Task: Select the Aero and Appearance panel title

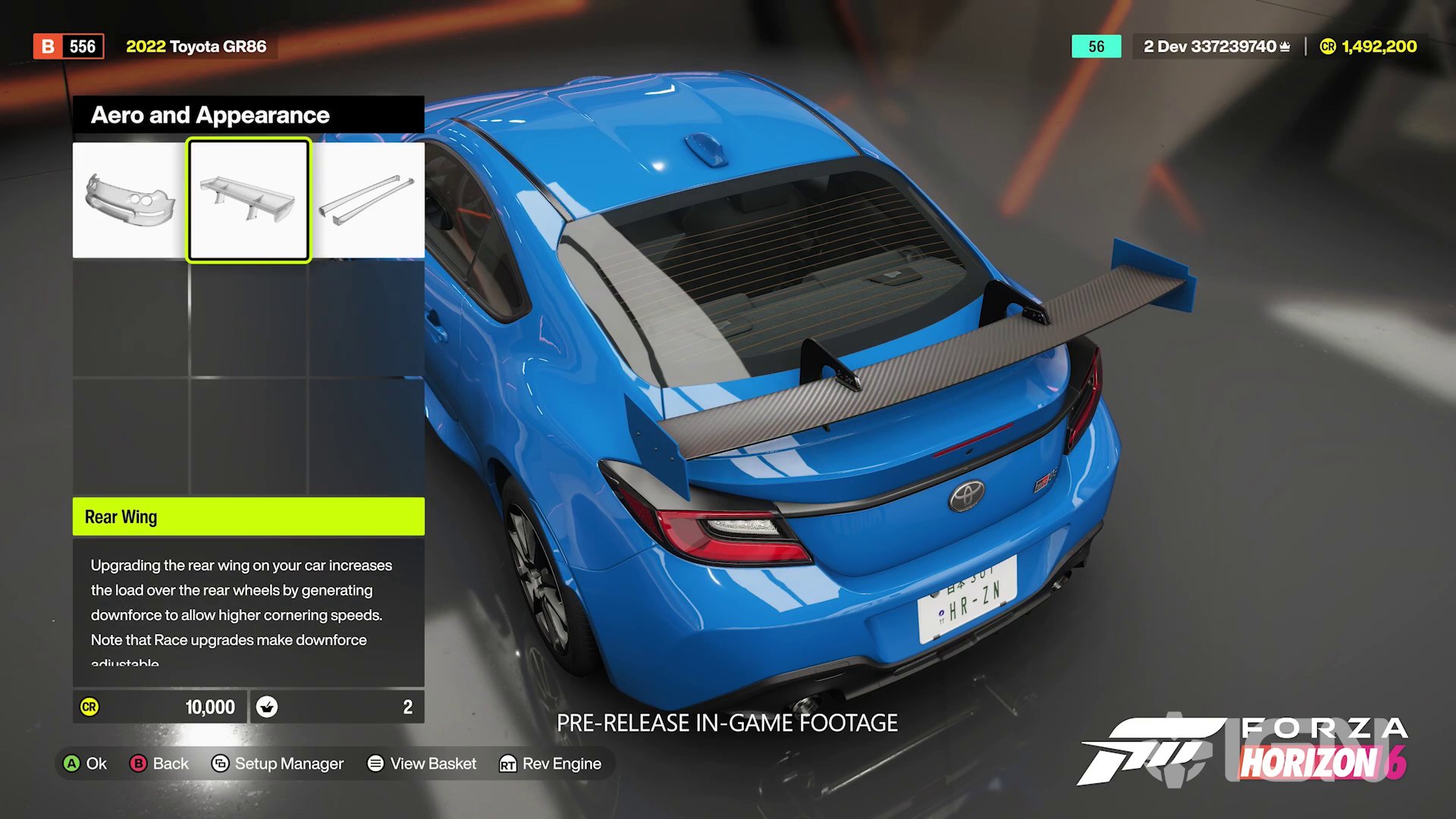Action: [210, 115]
